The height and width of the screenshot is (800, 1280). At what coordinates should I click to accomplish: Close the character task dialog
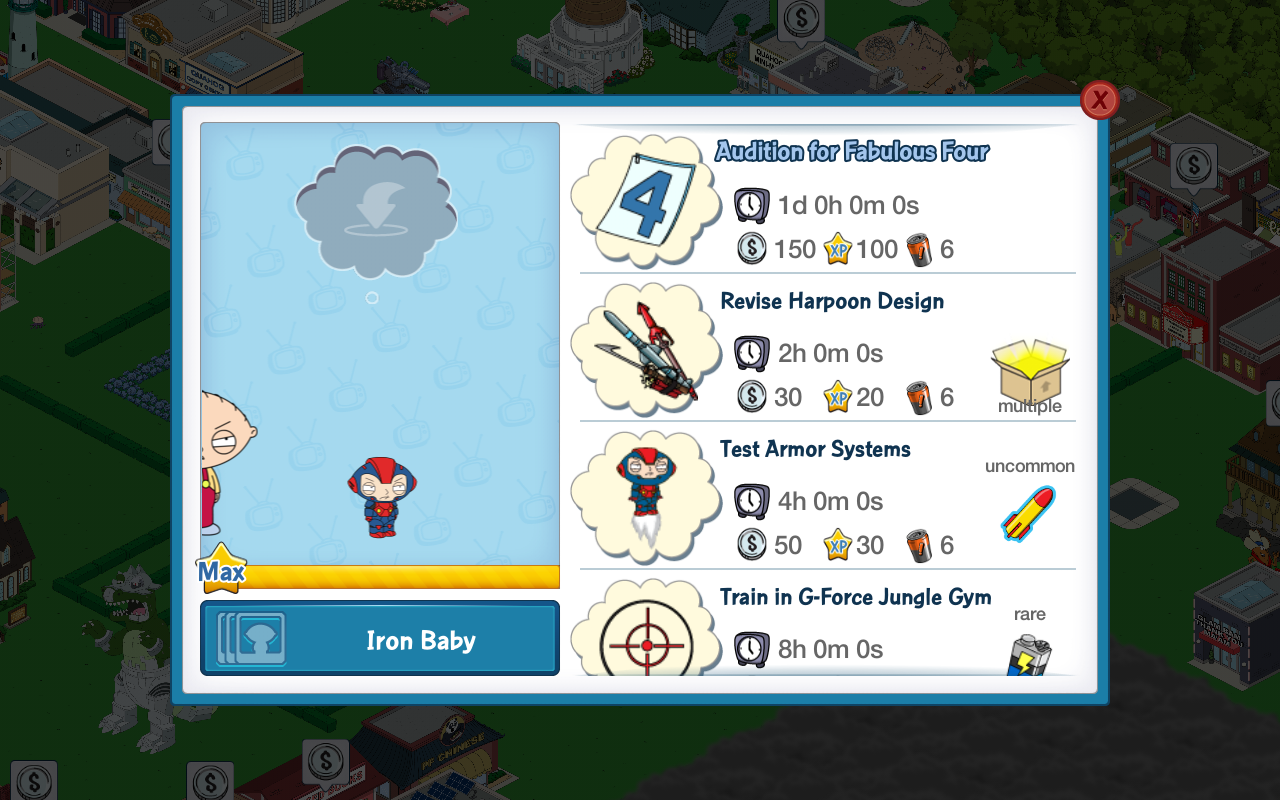[x=1099, y=100]
